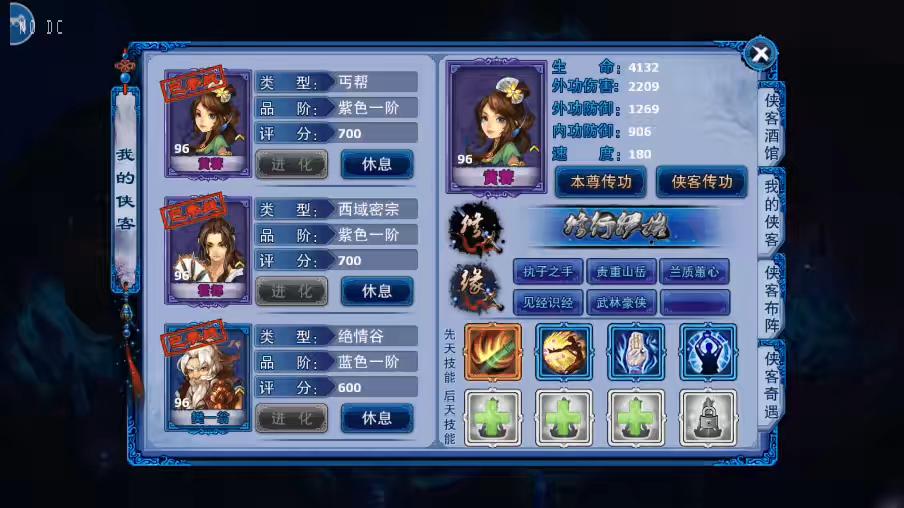The width and height of the screenshot is (904, 508).
Task: Select the 我的侠客 side tab
Action: point(772,212)
